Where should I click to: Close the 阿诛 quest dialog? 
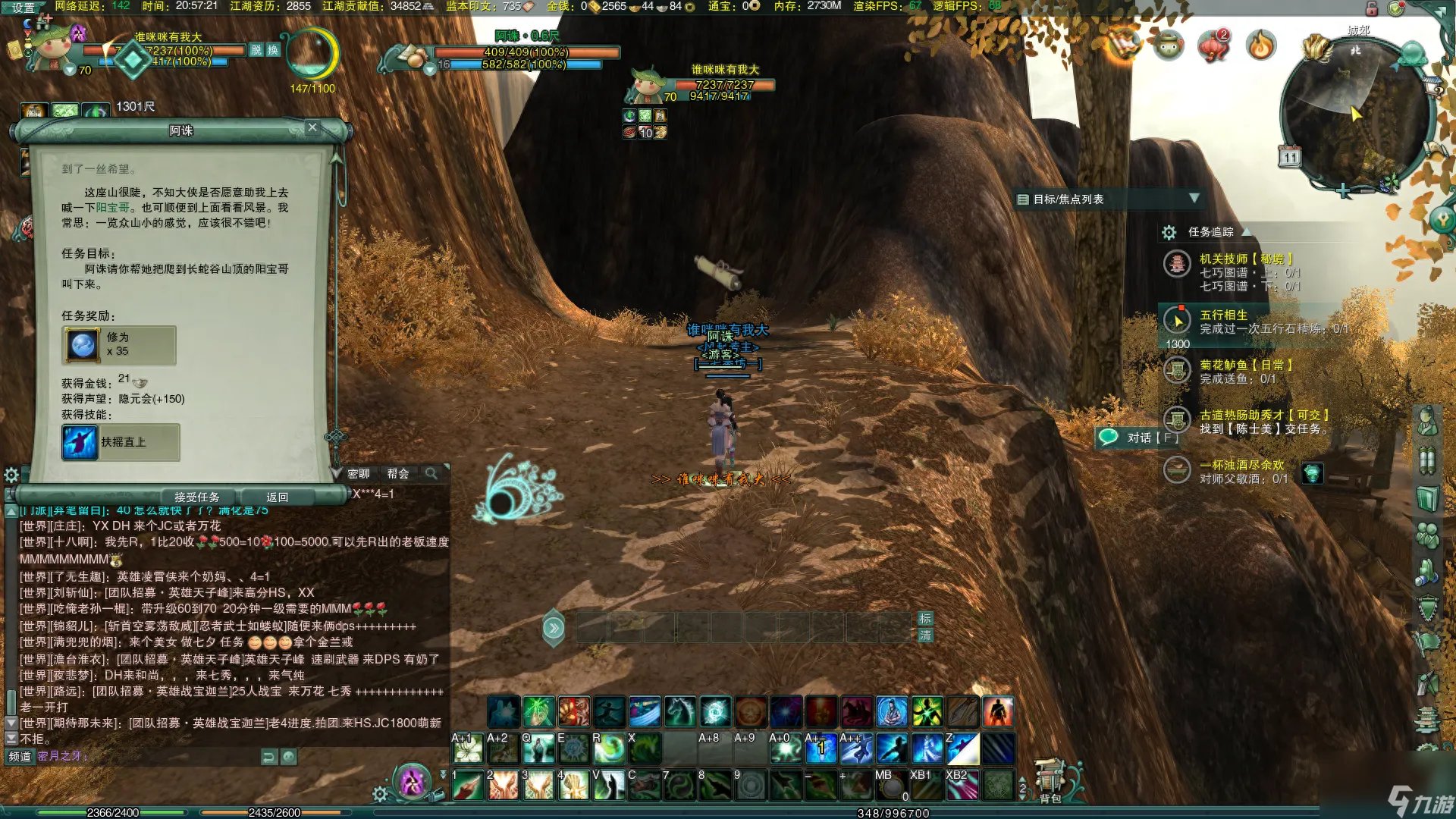(312, 127)
